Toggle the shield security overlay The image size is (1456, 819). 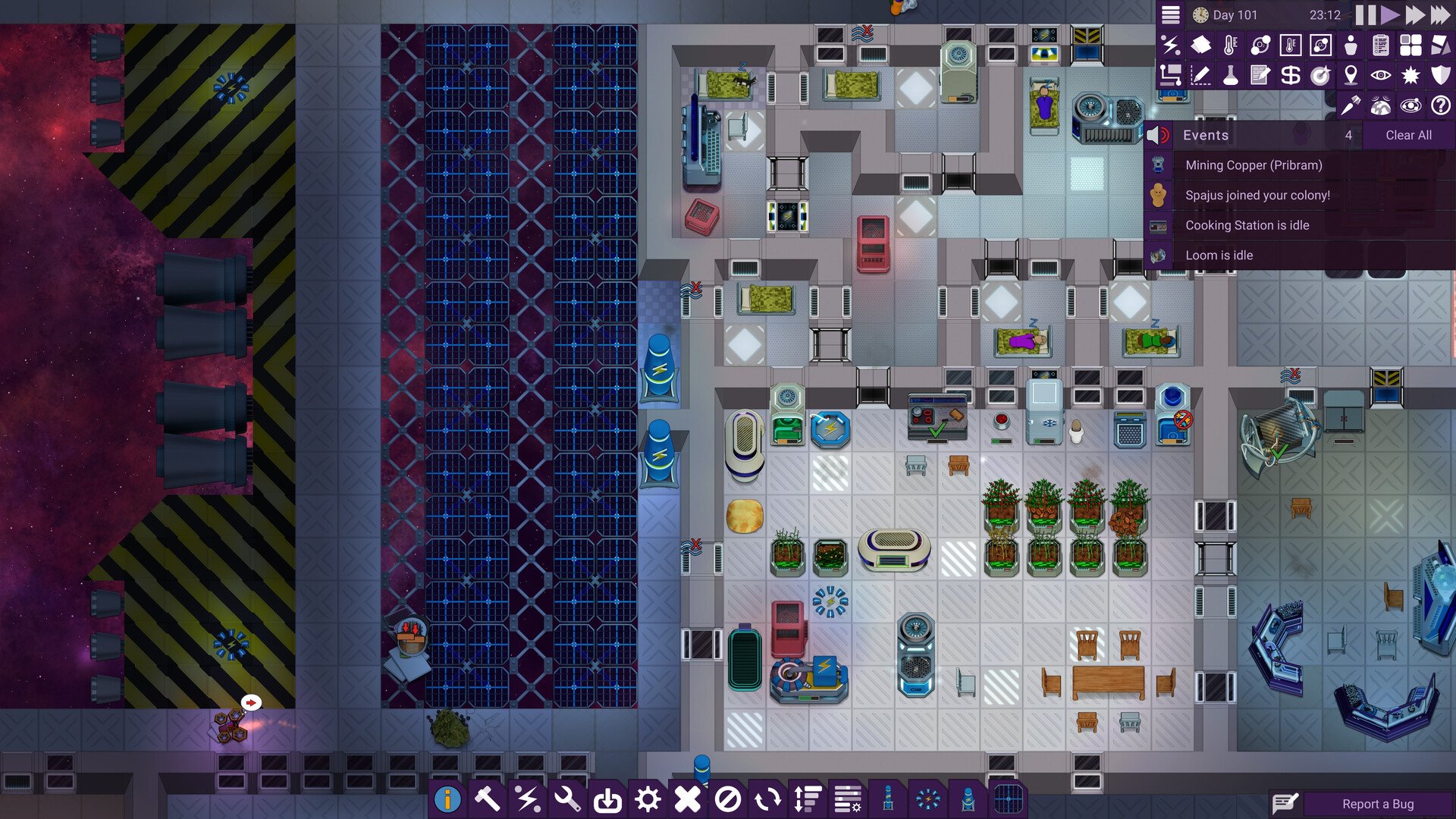[1440, 75]
